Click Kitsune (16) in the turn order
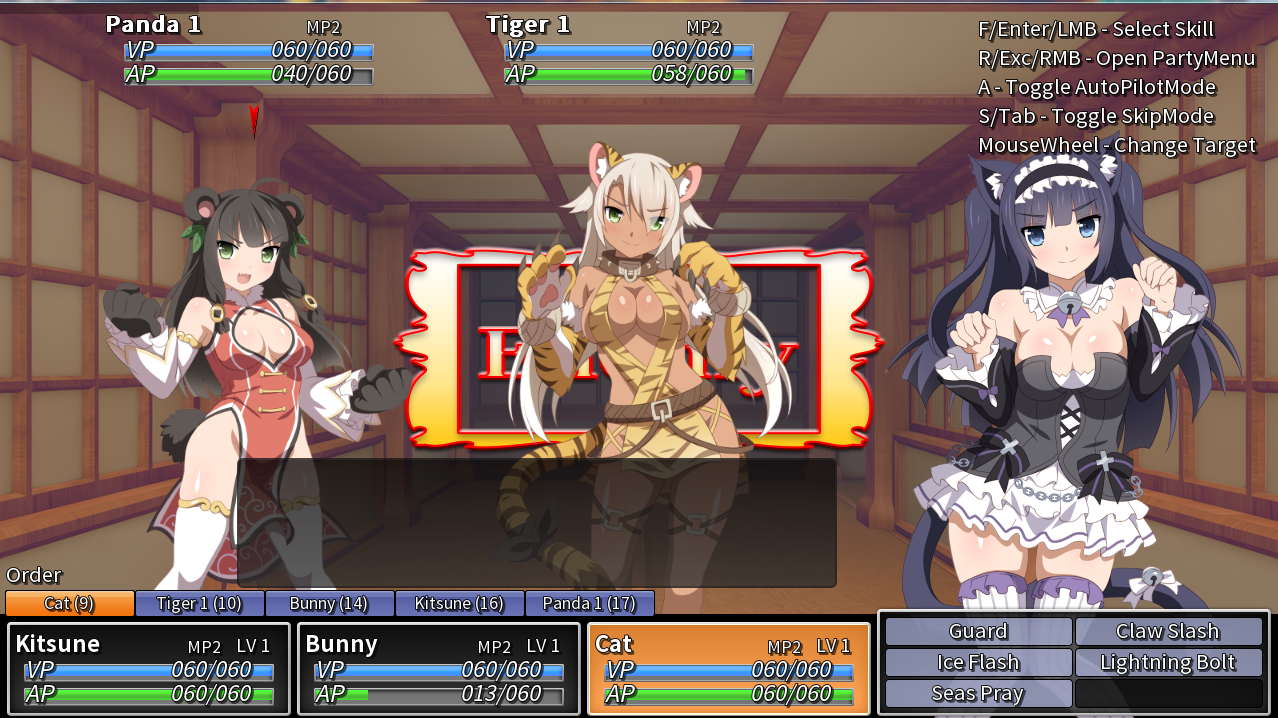1278x718 pixels. (x=459, y=603)
